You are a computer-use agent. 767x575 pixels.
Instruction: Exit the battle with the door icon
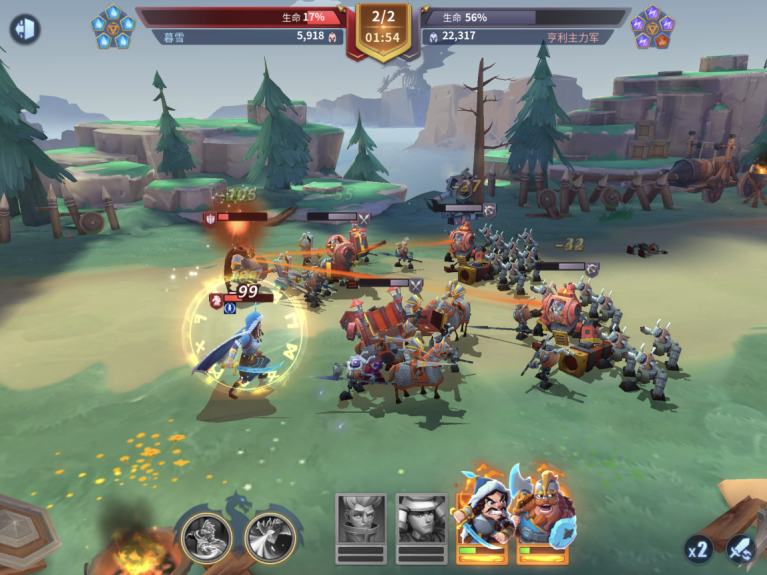pyautogui.click(x=25, y=28)
